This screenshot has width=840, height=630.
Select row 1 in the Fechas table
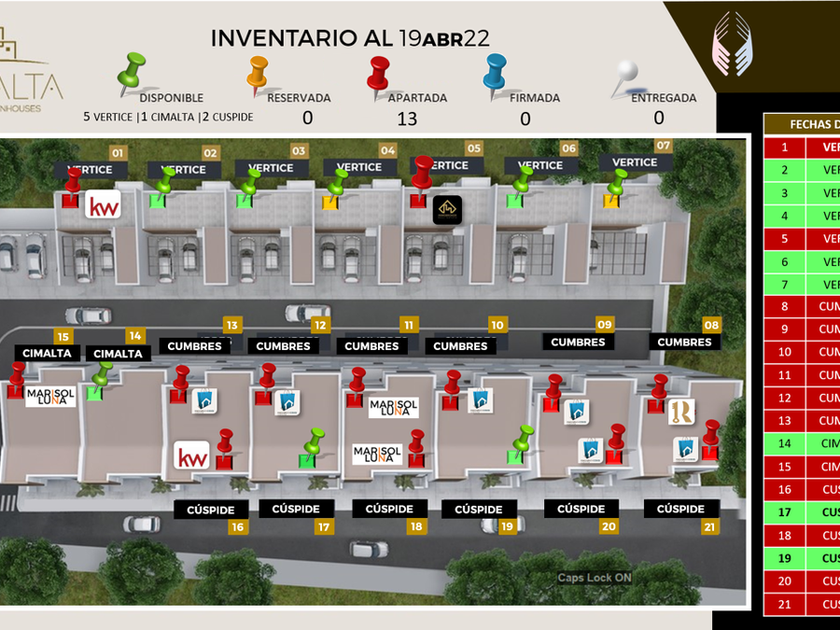coord(800,147)
